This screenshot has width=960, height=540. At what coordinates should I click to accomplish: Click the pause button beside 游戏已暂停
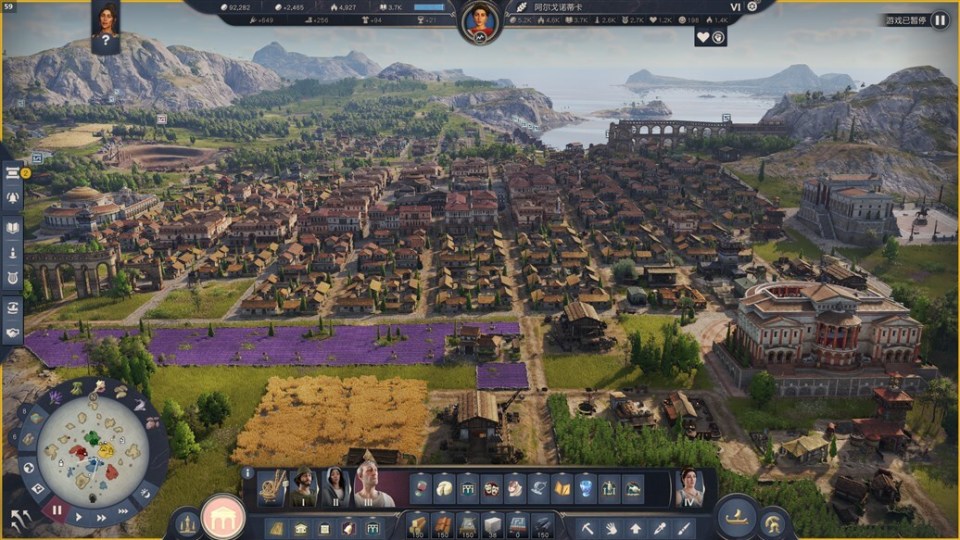click(x=940, y=19)
